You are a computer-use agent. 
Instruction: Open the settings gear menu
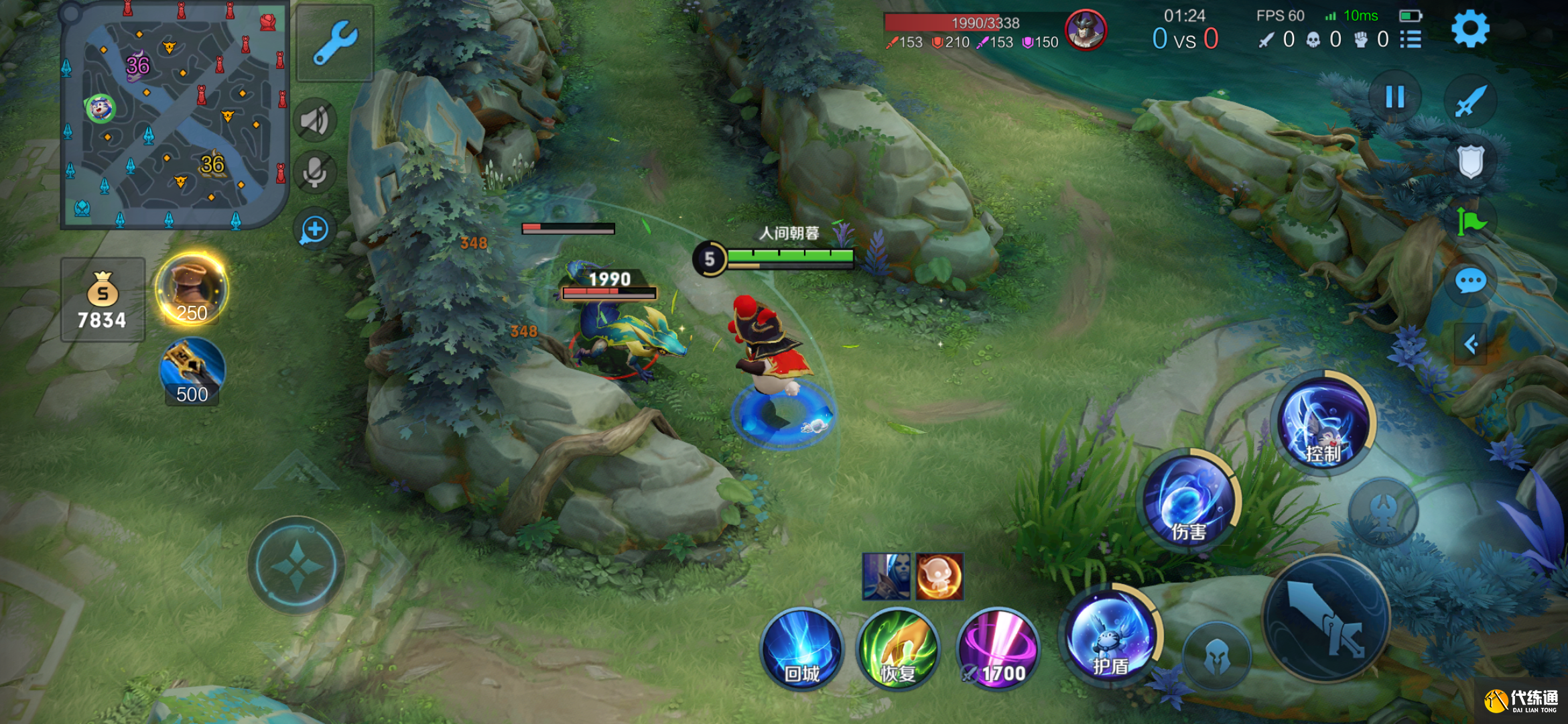click(1469, 29)
